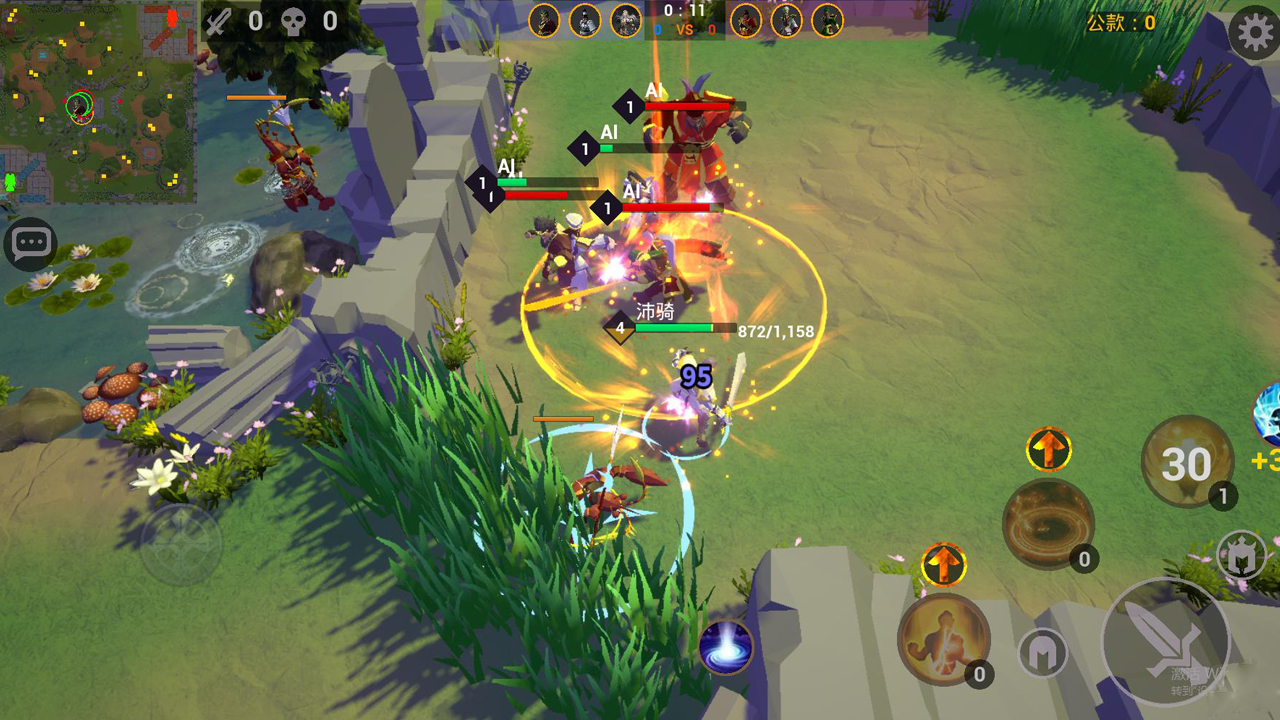Select the skill showing 30 cooldown
1280x720 pixels.
pos(1187,462)
